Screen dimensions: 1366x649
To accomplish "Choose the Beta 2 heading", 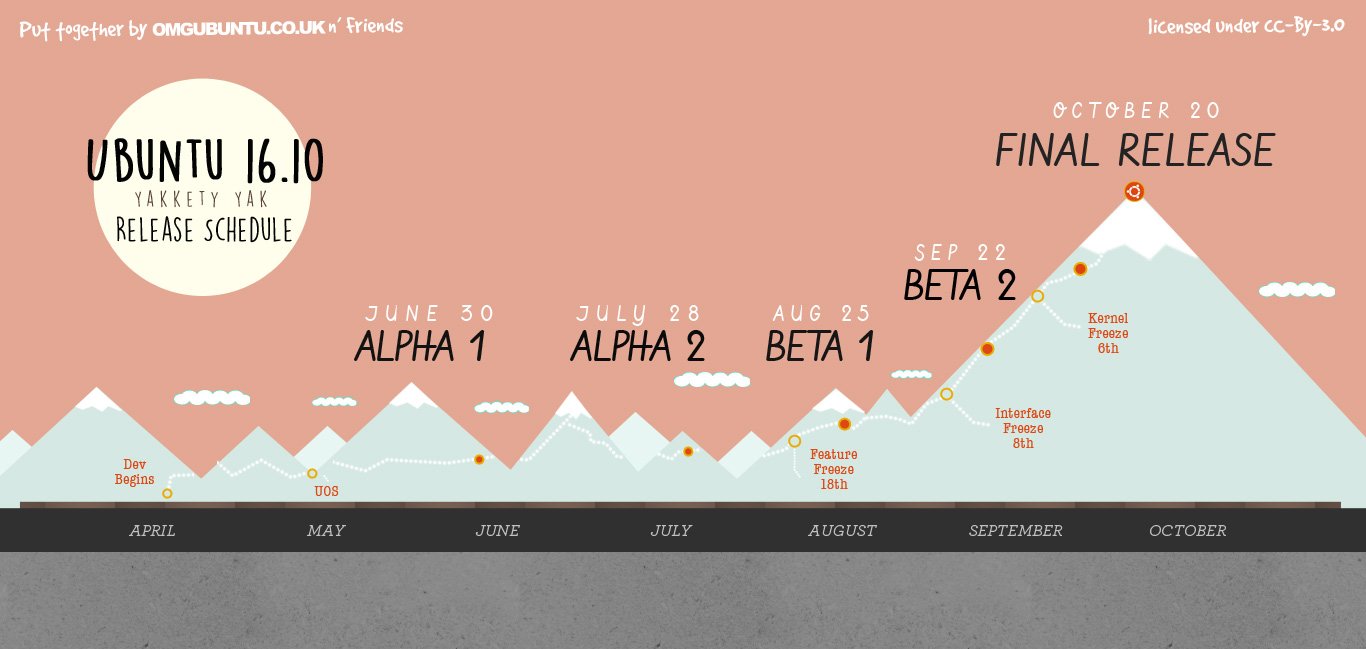I will click(960, 286).
